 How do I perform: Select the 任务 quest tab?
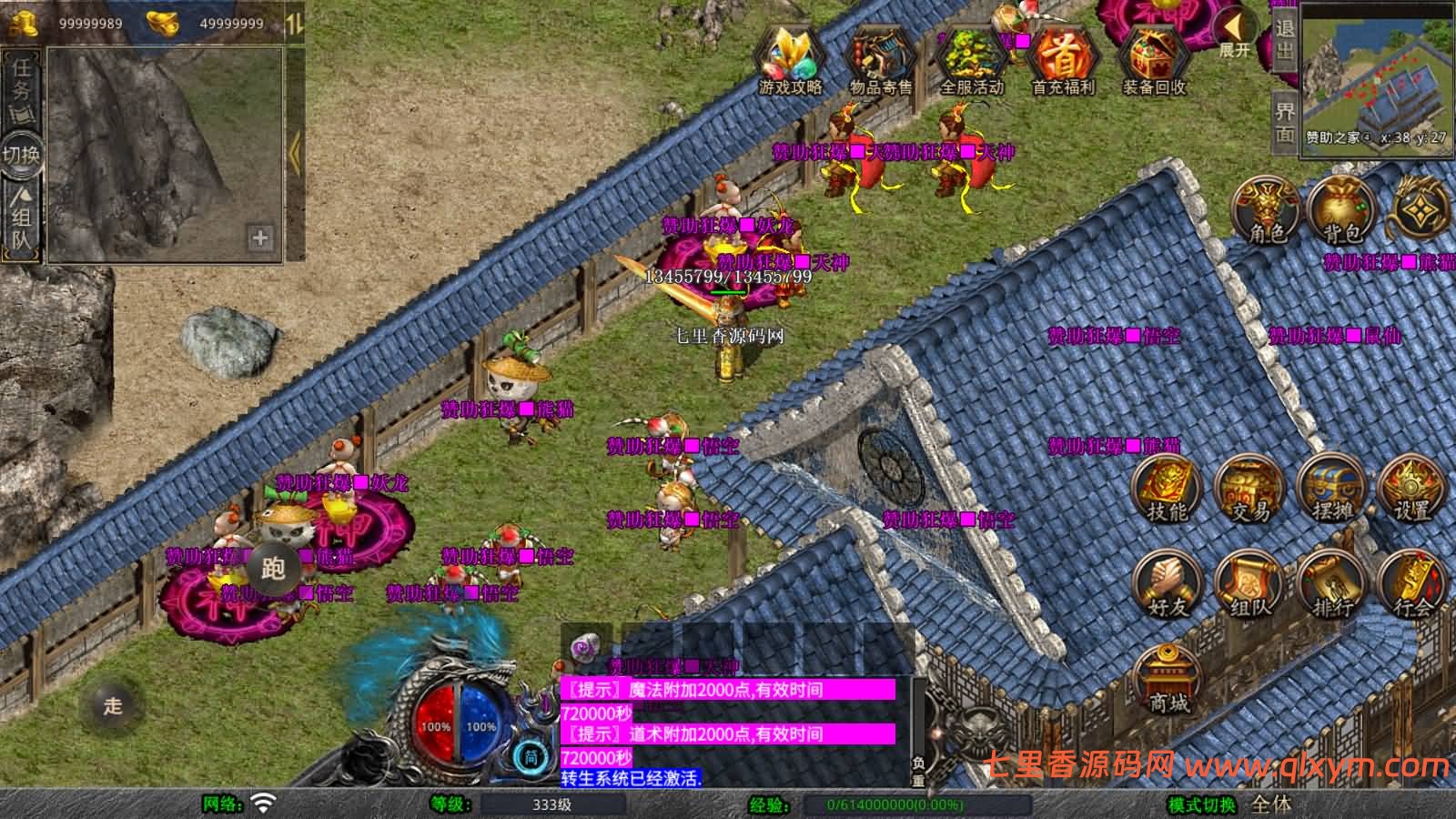21,84
